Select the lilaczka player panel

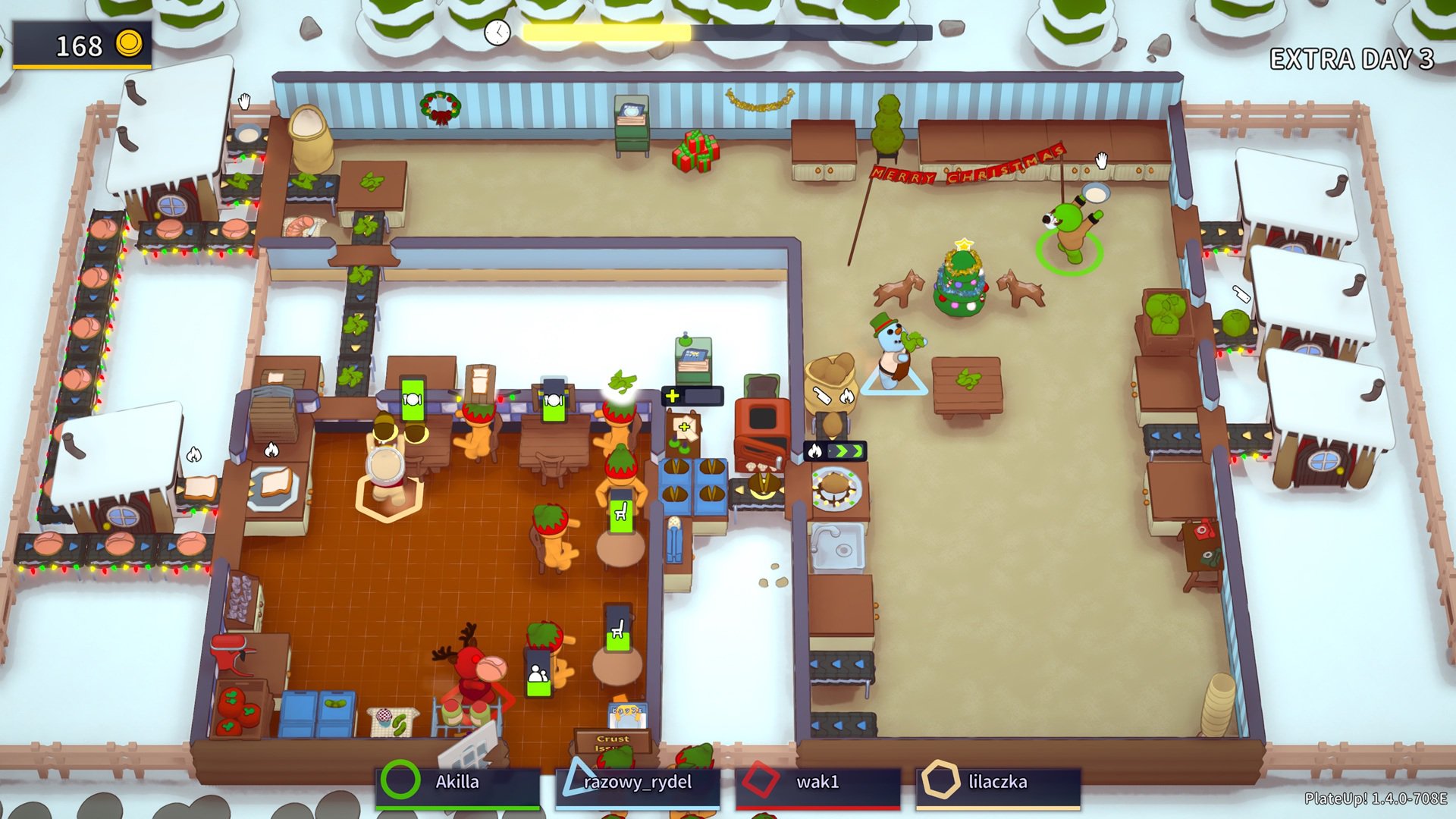pyautogui.click(x=997, y=784)
